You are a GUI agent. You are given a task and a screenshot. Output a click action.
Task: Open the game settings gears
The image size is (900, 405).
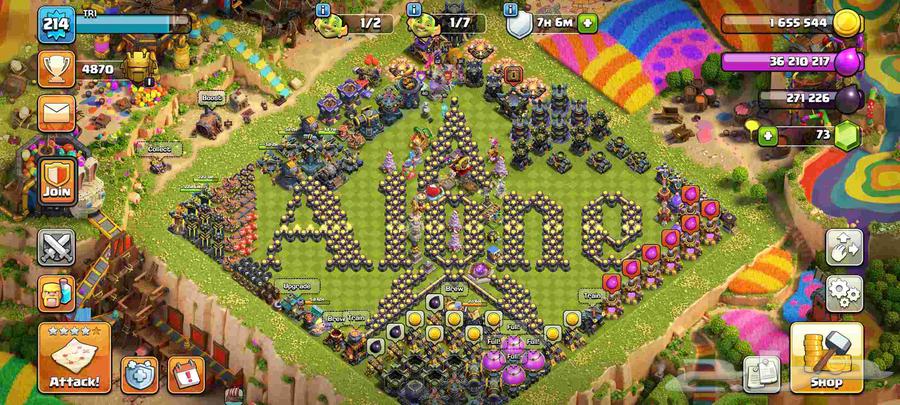844,292
